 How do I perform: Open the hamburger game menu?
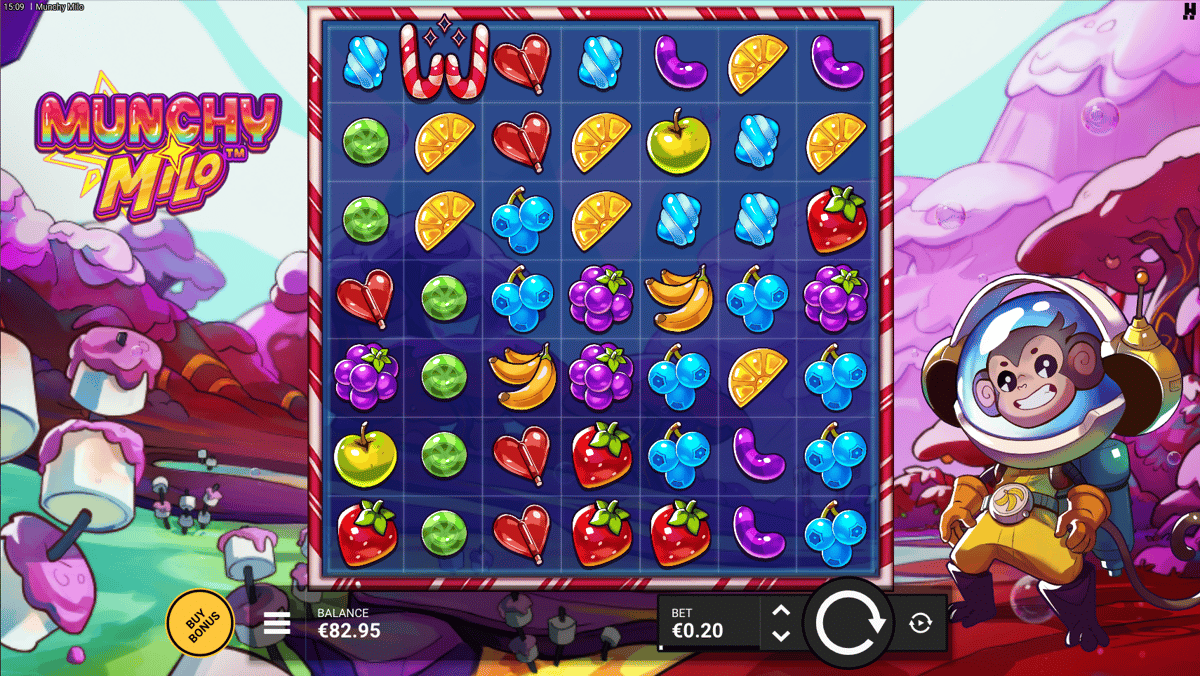point(277,624)
